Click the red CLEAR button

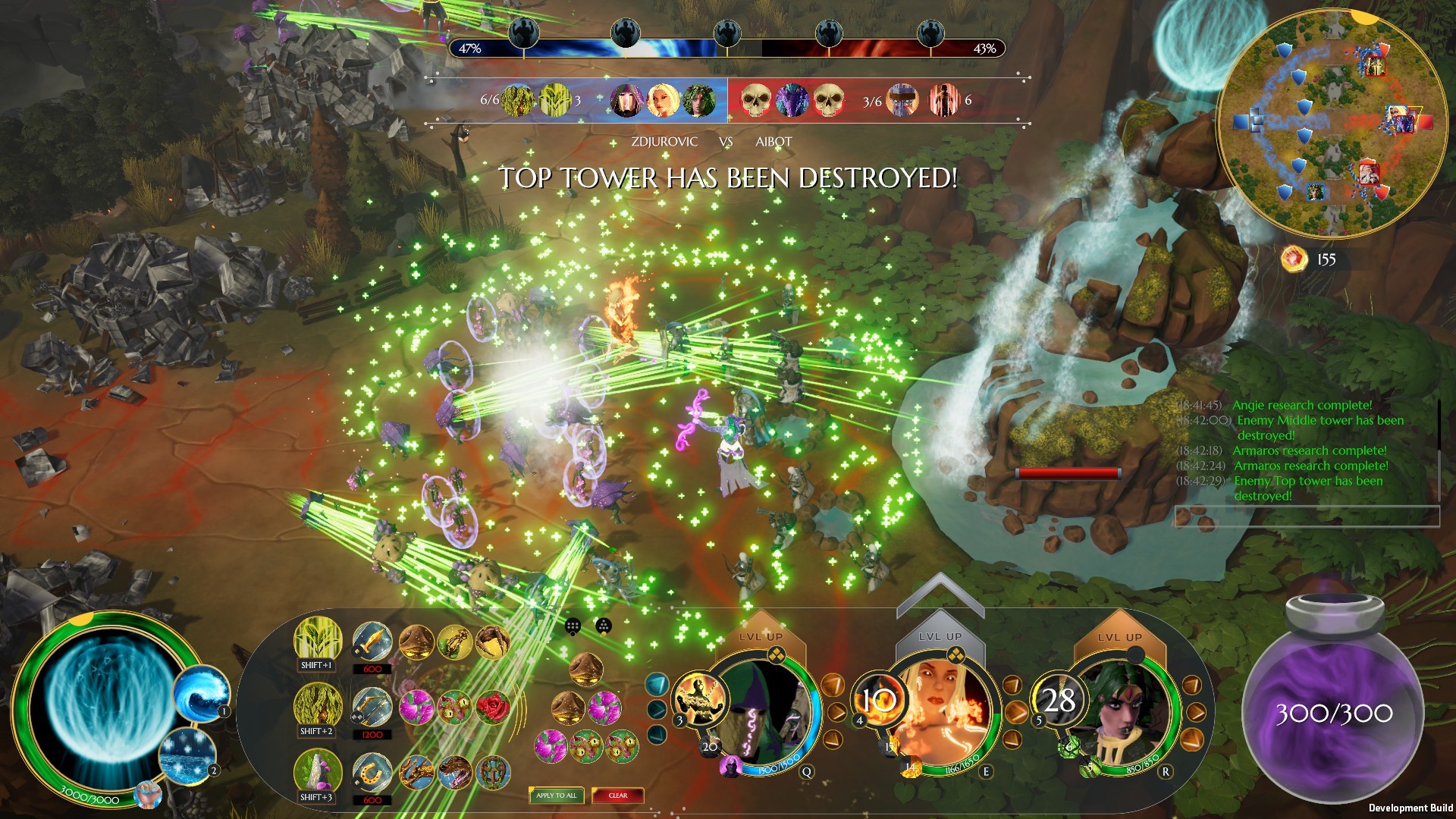click(617, 795)
